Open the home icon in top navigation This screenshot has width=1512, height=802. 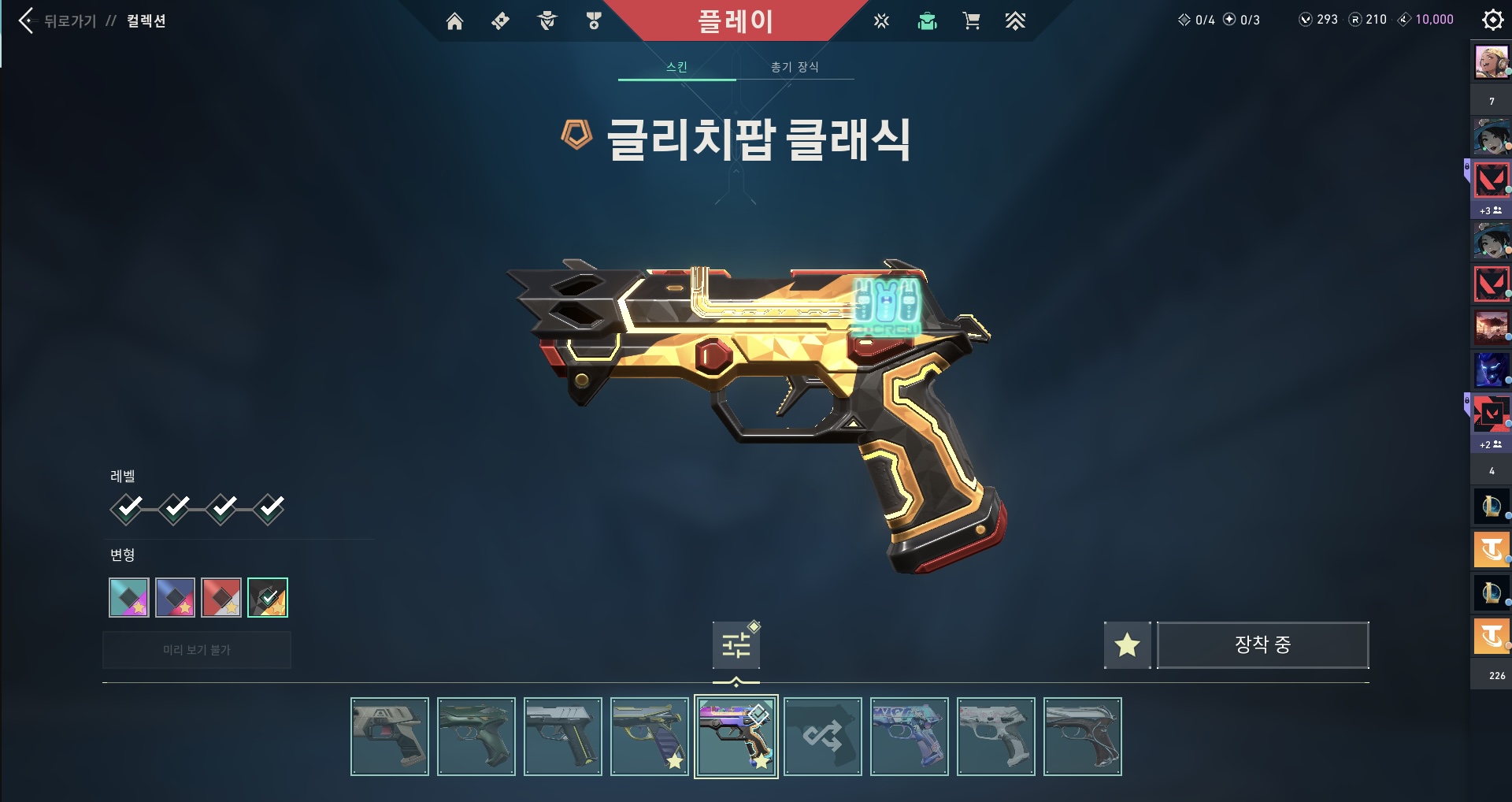tap(454, 21)
